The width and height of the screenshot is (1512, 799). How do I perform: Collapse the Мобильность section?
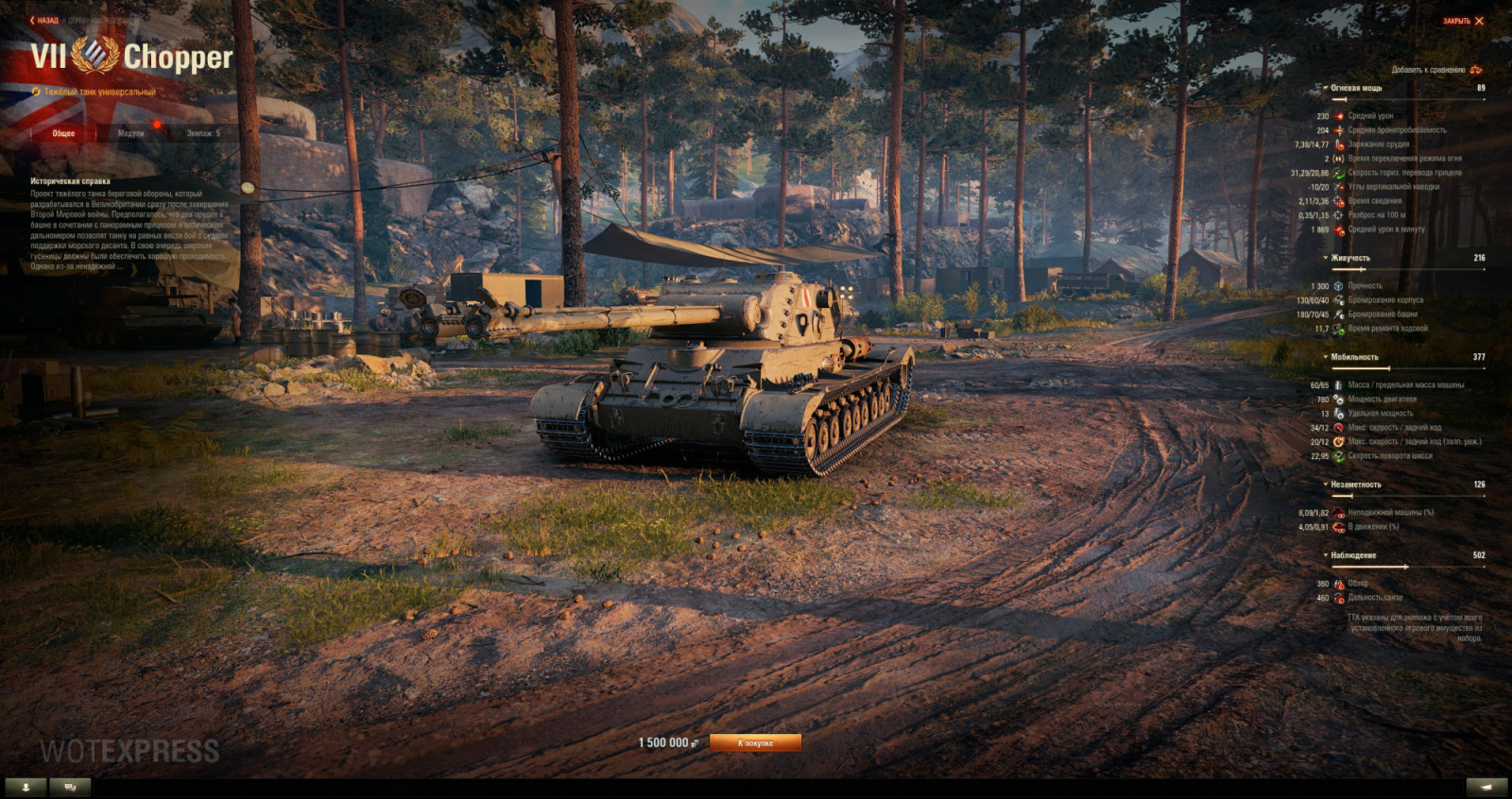(1324, 357)
